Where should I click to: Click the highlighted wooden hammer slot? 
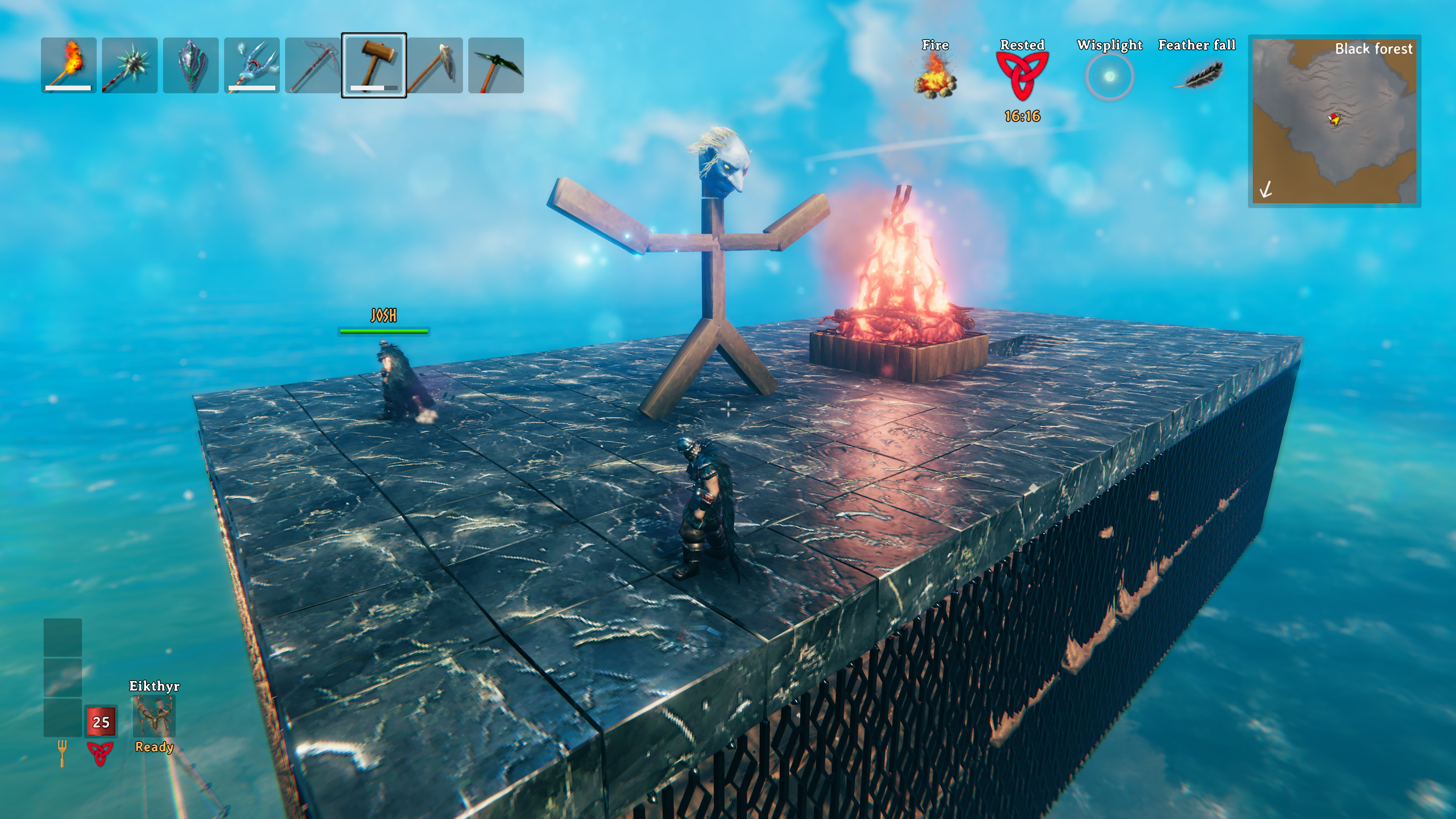click(374, 65)
